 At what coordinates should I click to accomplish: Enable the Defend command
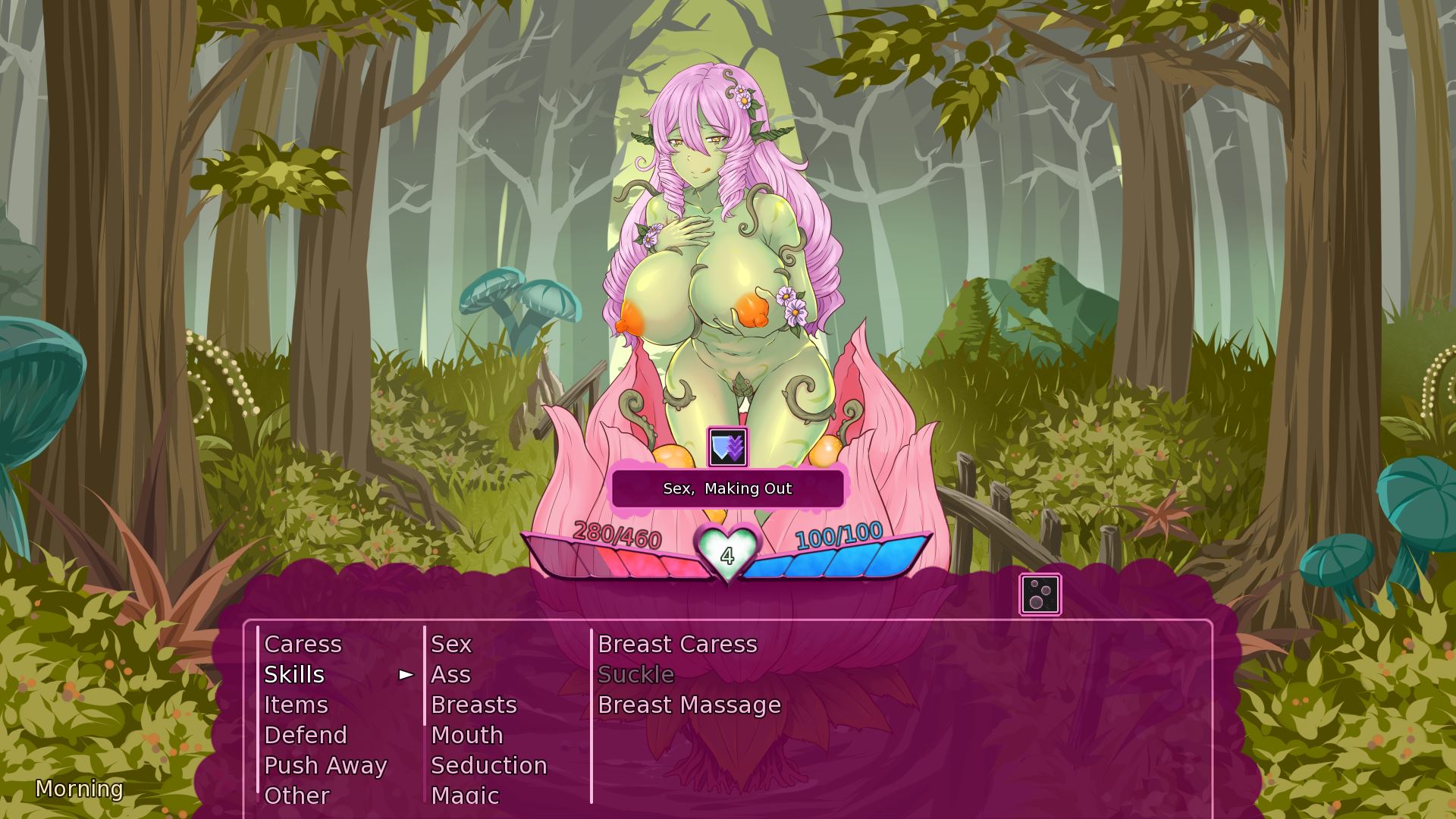coord(305,735)
